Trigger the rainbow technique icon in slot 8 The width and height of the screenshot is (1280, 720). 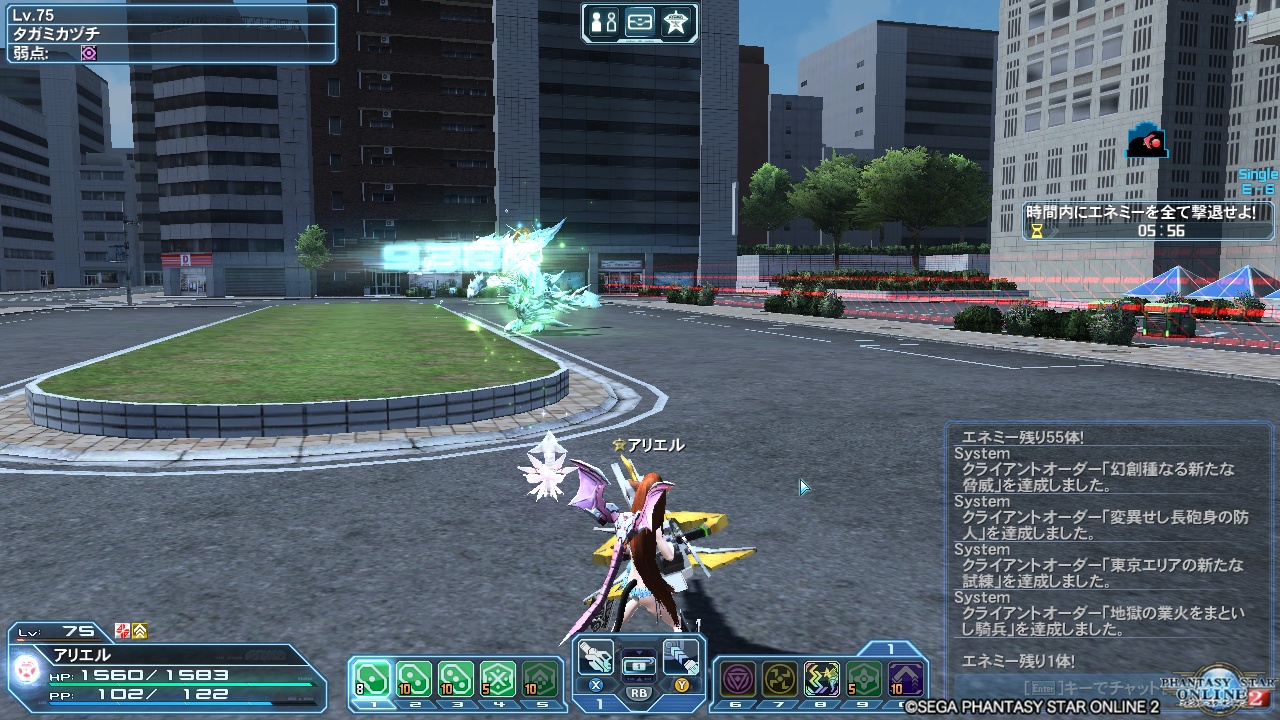pyautogui.click(x=822, y=679)
